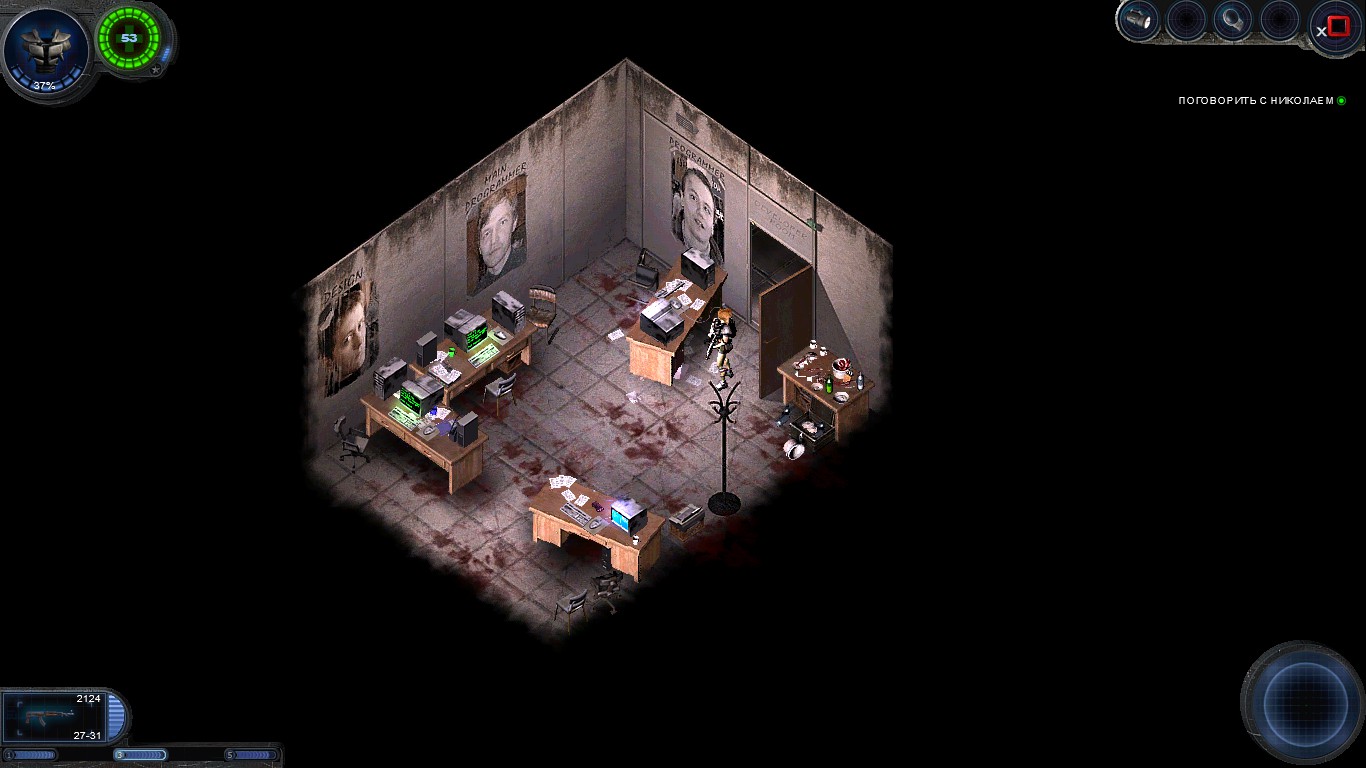The width and height of the screenshot is (1366, 768).
Task: Click the shotgun weapon thumbnail panel
Action: (55, 717)
